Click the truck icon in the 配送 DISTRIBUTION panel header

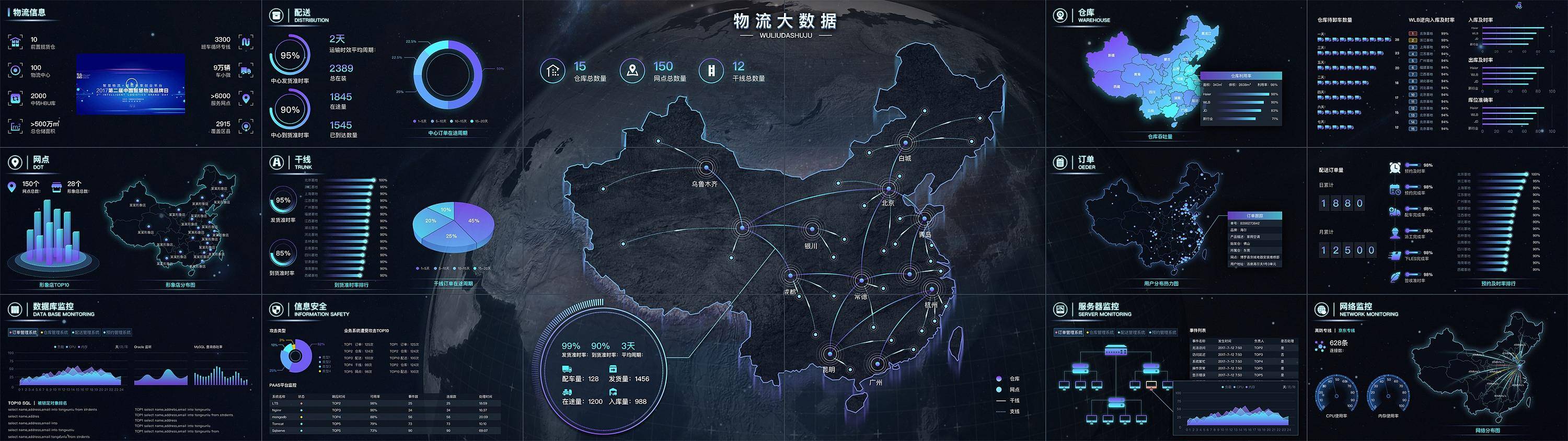coord(278,15)
